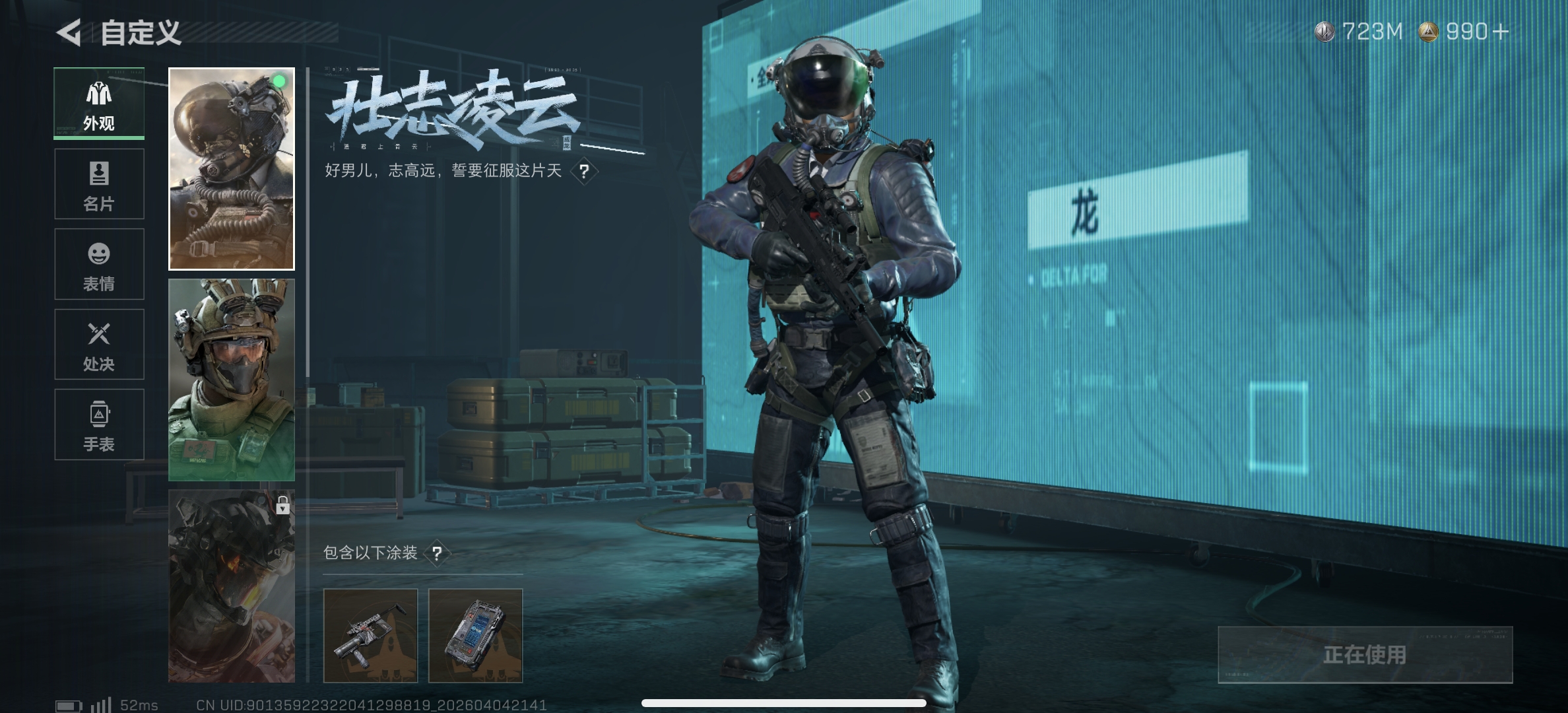Expand the 包含以下涂装 help question mark
This screenshot has width=1568, height=713.
point(438,553)
